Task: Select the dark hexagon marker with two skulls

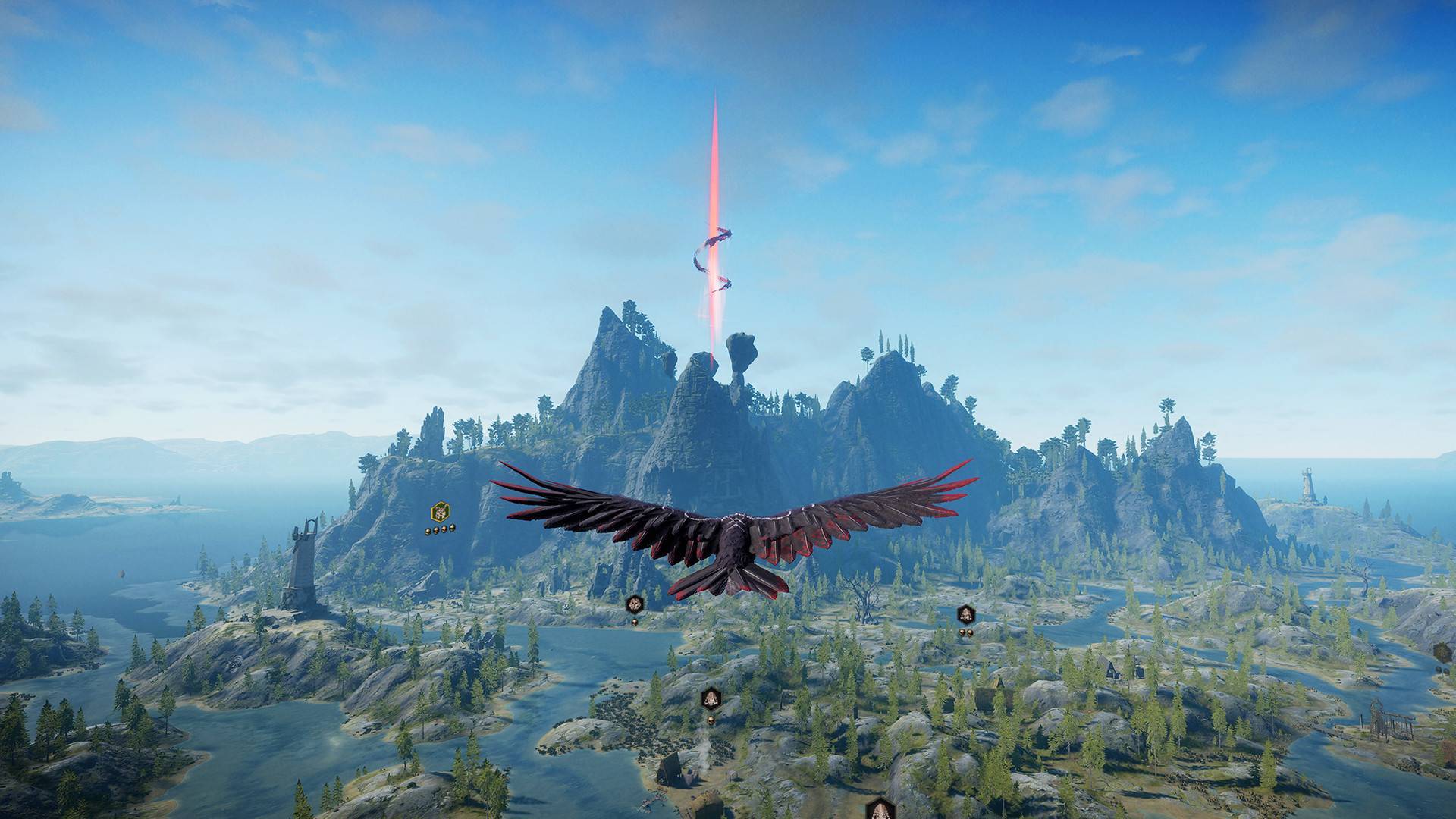Action: pos(965,614)
